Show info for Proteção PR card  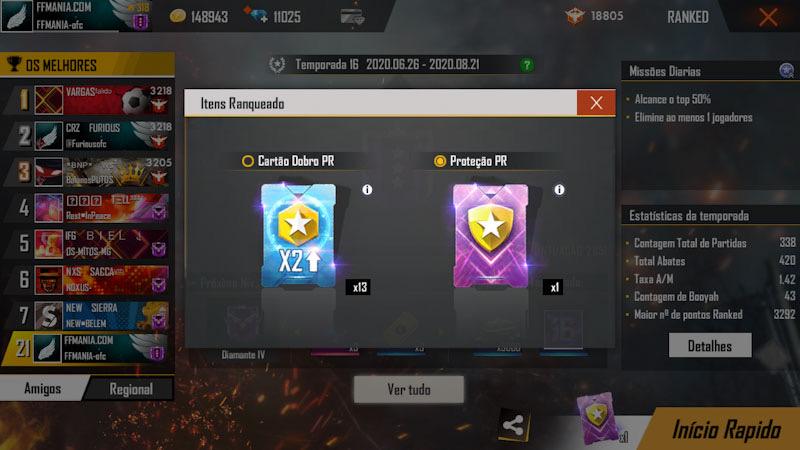pyautogui.click(x=559, y=190)
